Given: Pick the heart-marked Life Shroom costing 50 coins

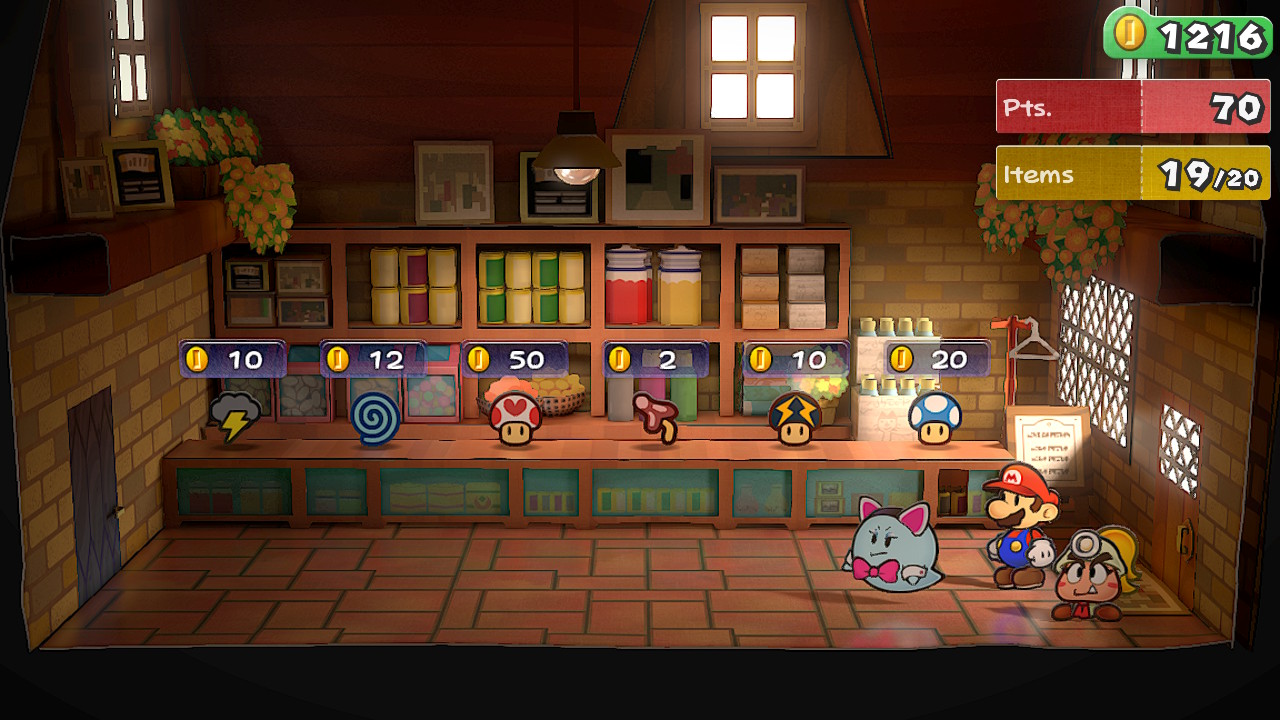Looking at the screenshot, I should coord(515,418).
